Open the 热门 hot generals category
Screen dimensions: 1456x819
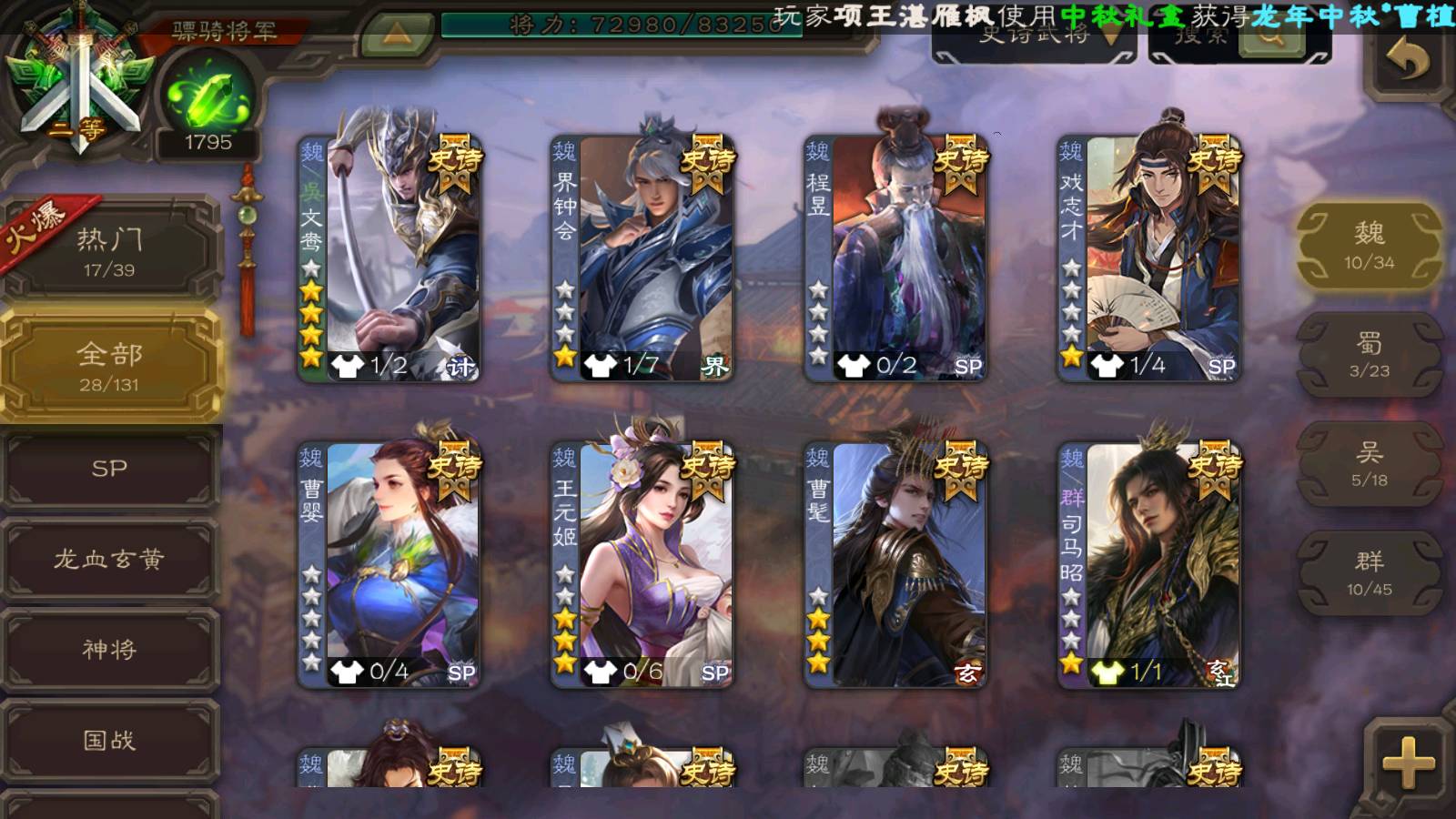tap(109, 251)
